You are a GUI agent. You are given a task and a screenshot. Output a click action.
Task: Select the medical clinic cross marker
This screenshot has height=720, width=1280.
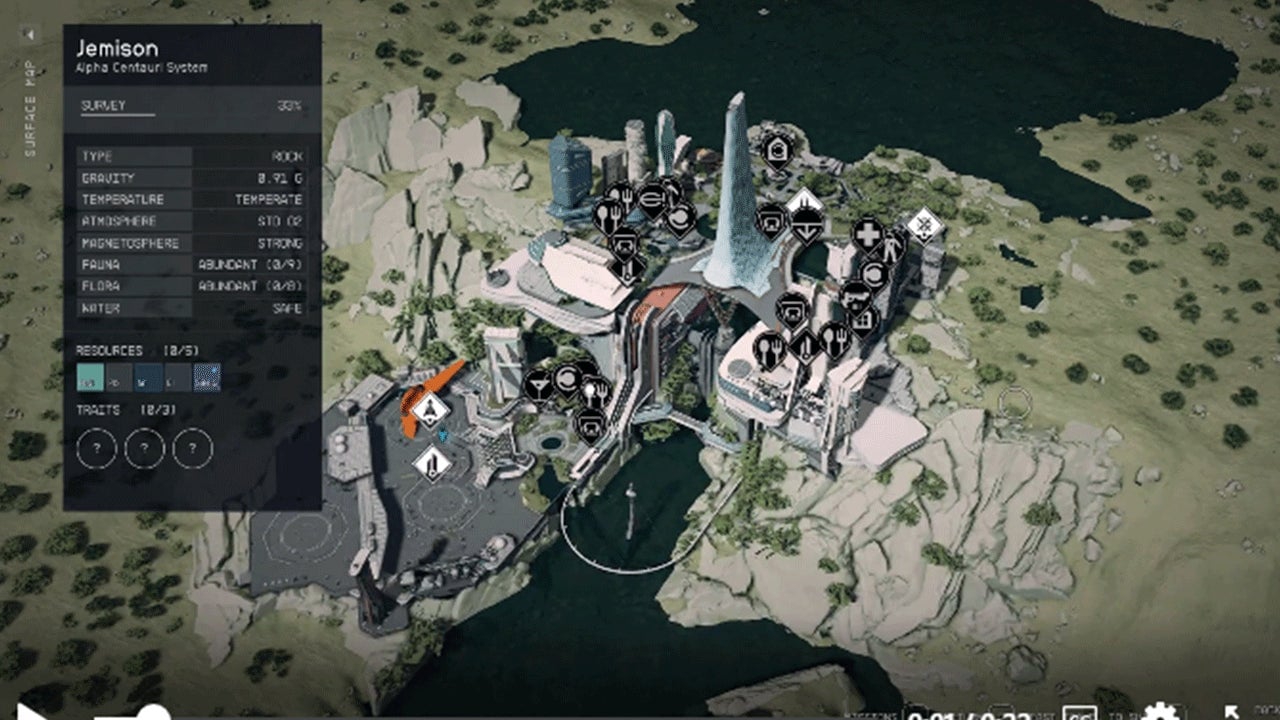pos(868,232)
